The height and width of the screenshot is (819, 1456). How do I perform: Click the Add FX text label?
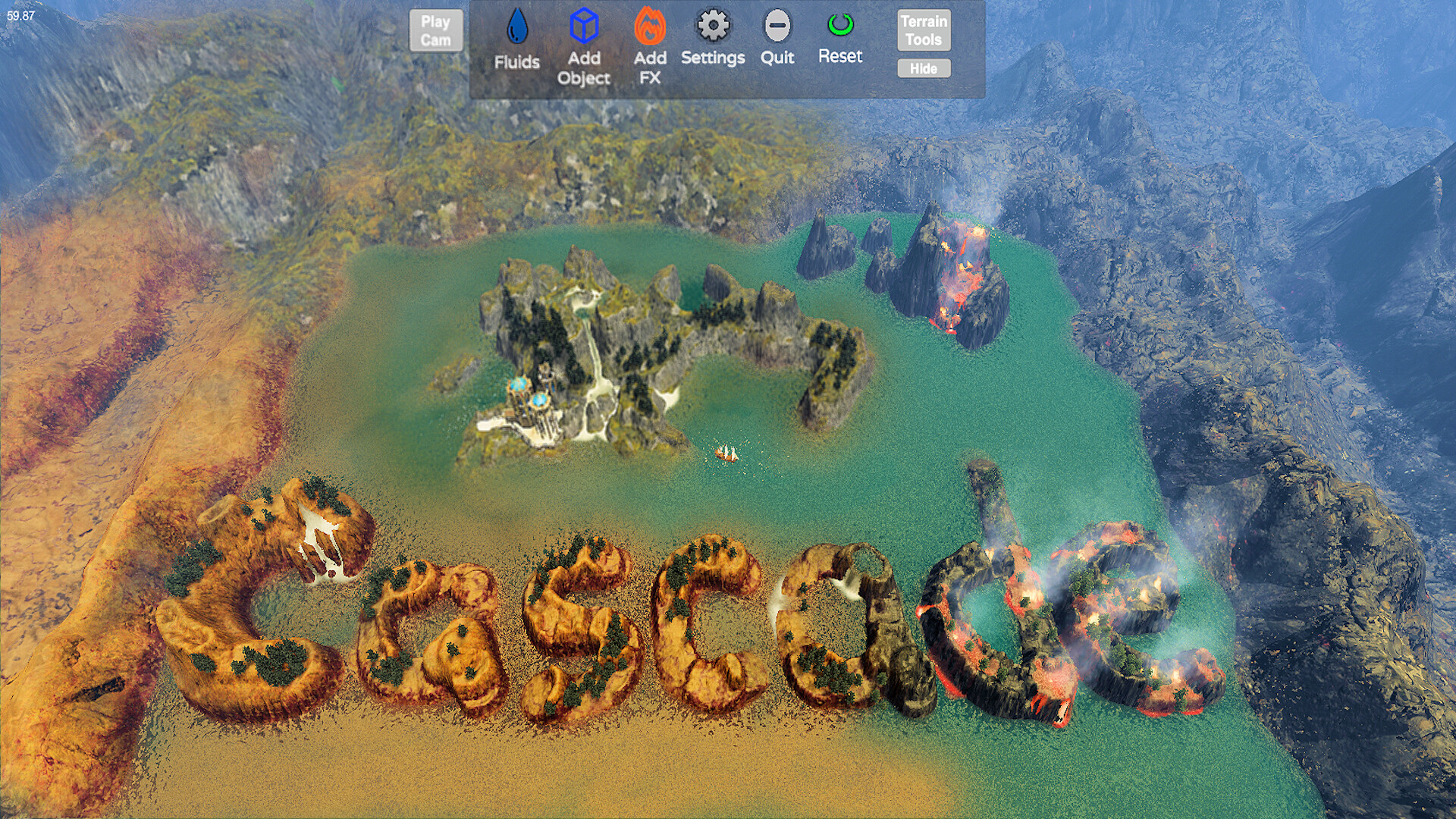(x=651, y=67)
